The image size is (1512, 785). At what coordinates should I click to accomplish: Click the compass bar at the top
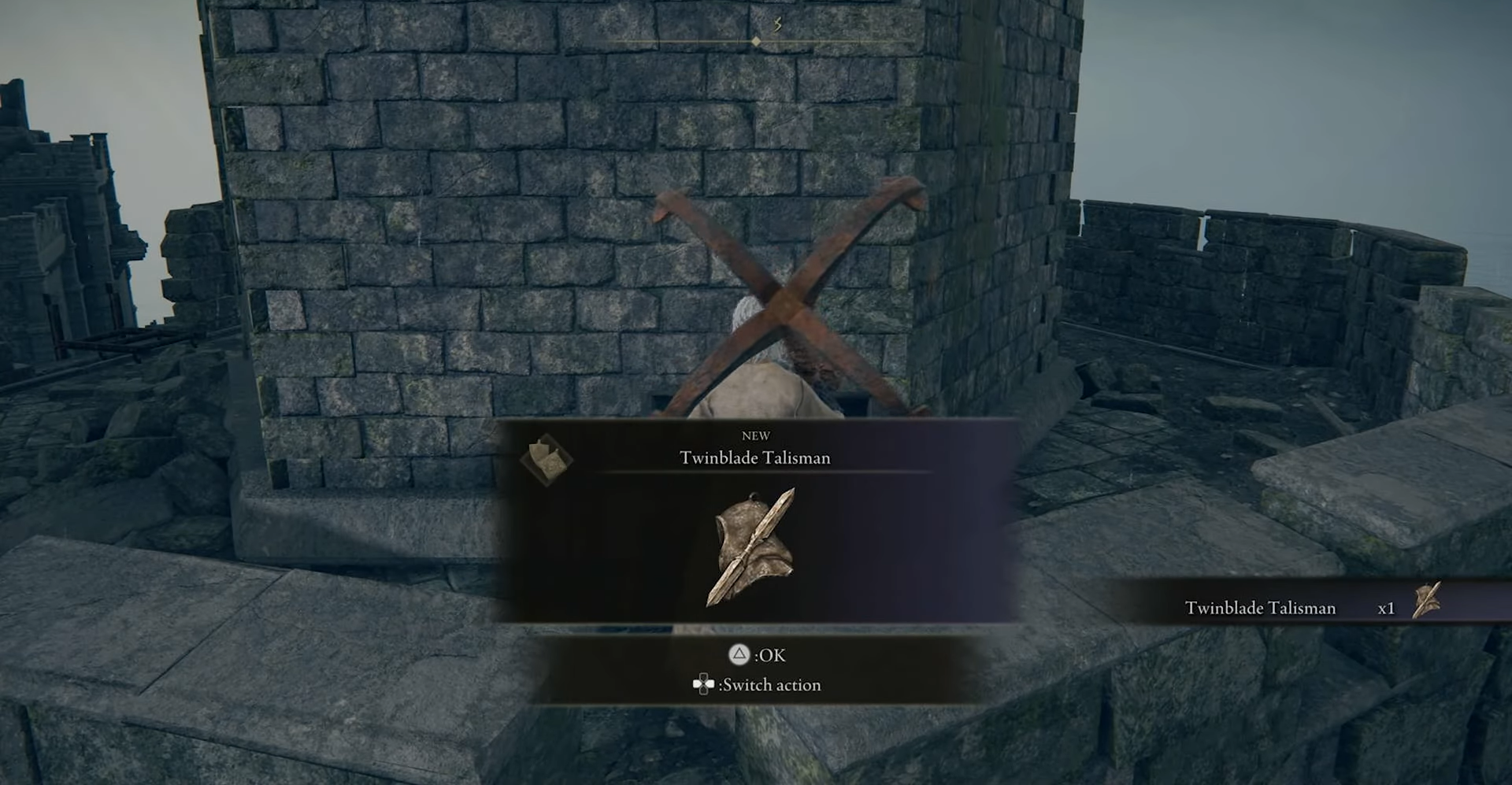[757, 39]
